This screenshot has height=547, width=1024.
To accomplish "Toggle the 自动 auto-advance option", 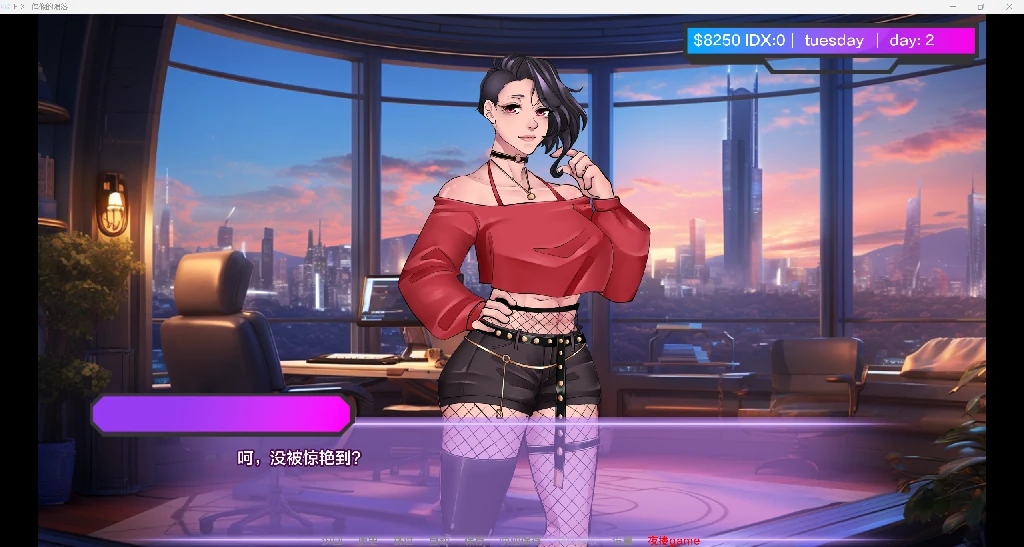I will tap(440, 541).
